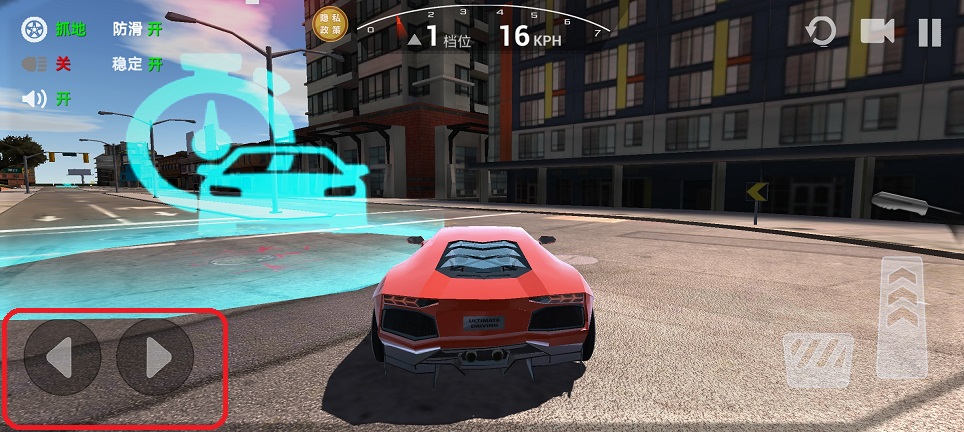Switch the camera view

coord(877,32)
